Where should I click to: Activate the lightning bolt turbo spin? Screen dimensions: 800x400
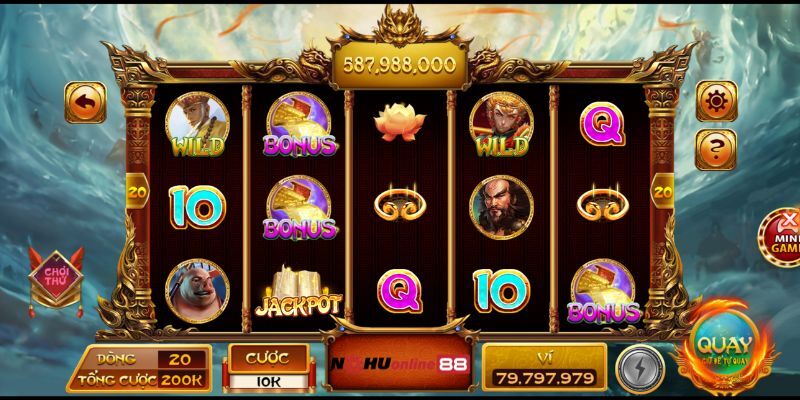pos(636,366)
